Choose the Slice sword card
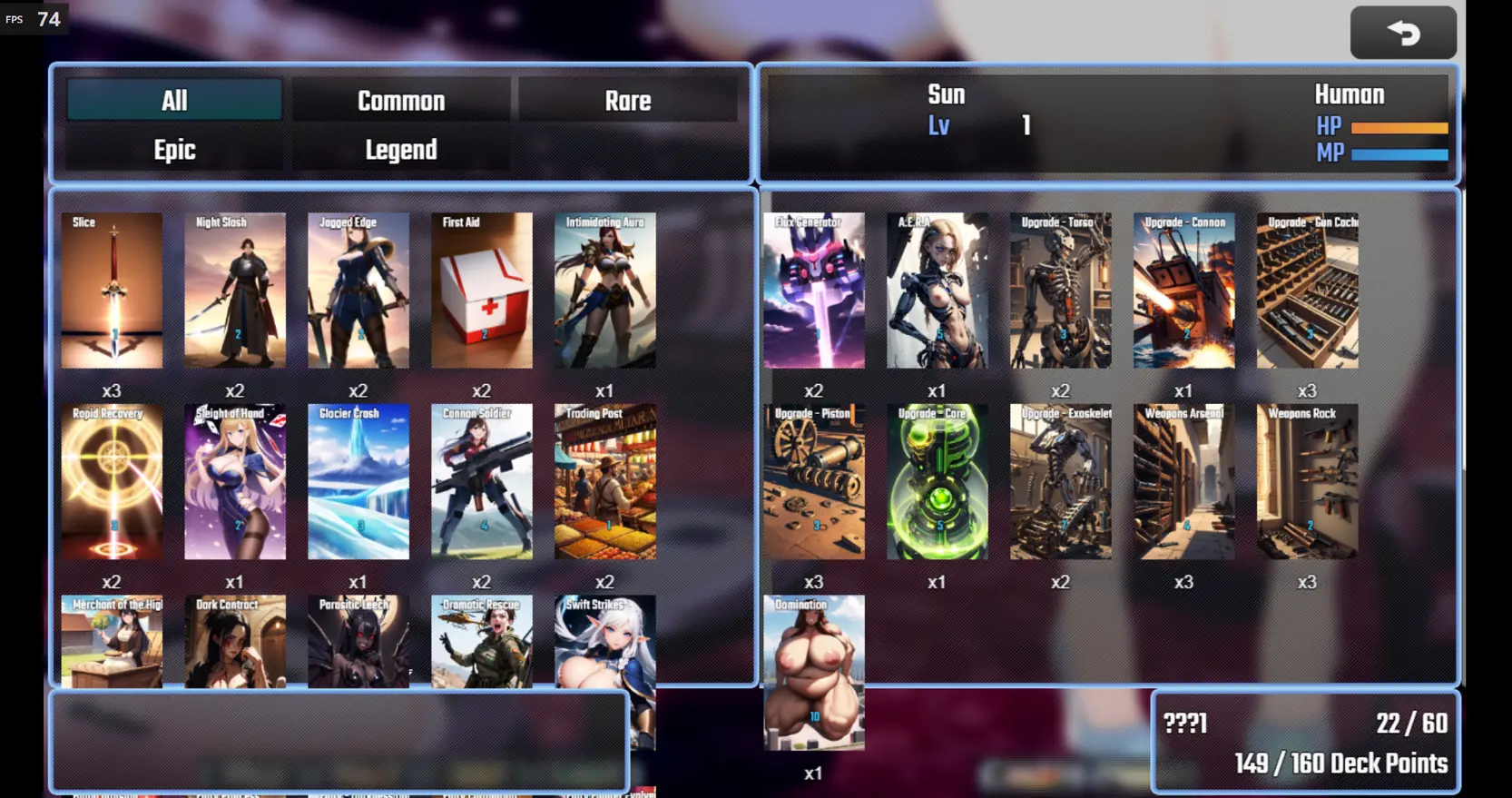 point(112,291)
